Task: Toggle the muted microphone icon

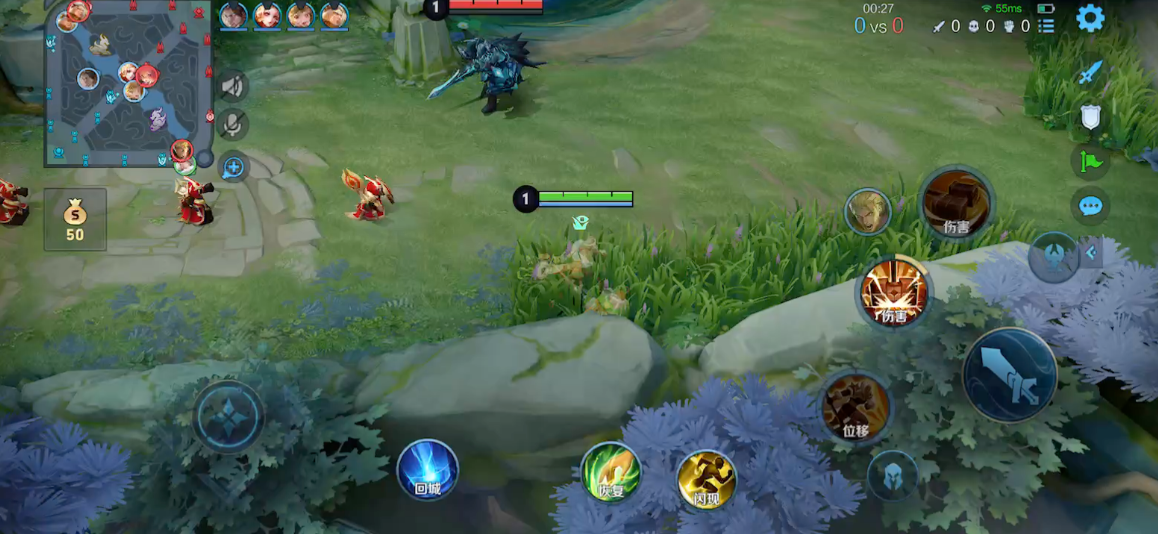Action: (233, 125)
